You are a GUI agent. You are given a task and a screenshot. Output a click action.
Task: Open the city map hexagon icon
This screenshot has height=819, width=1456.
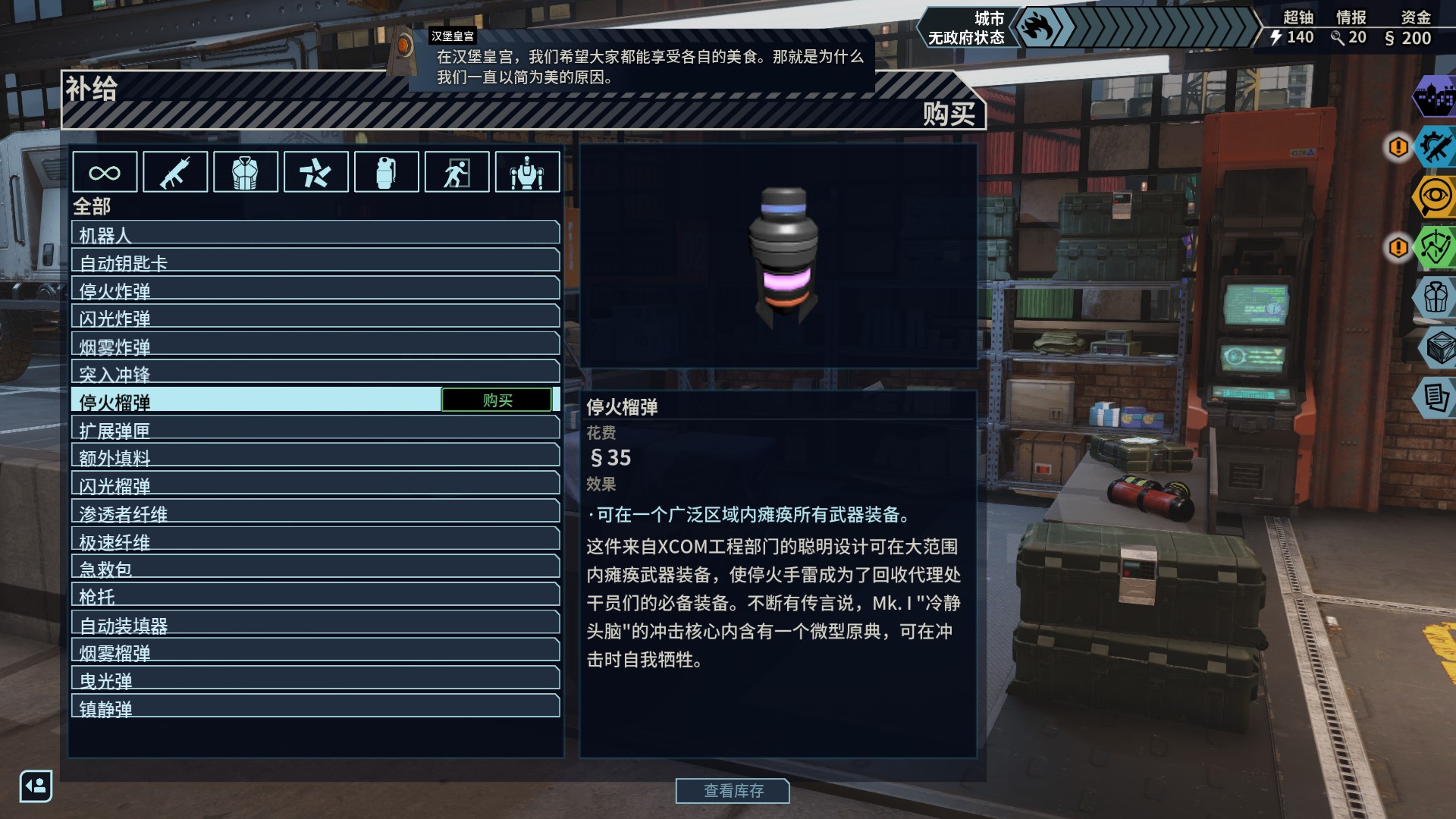[1436, 97]
